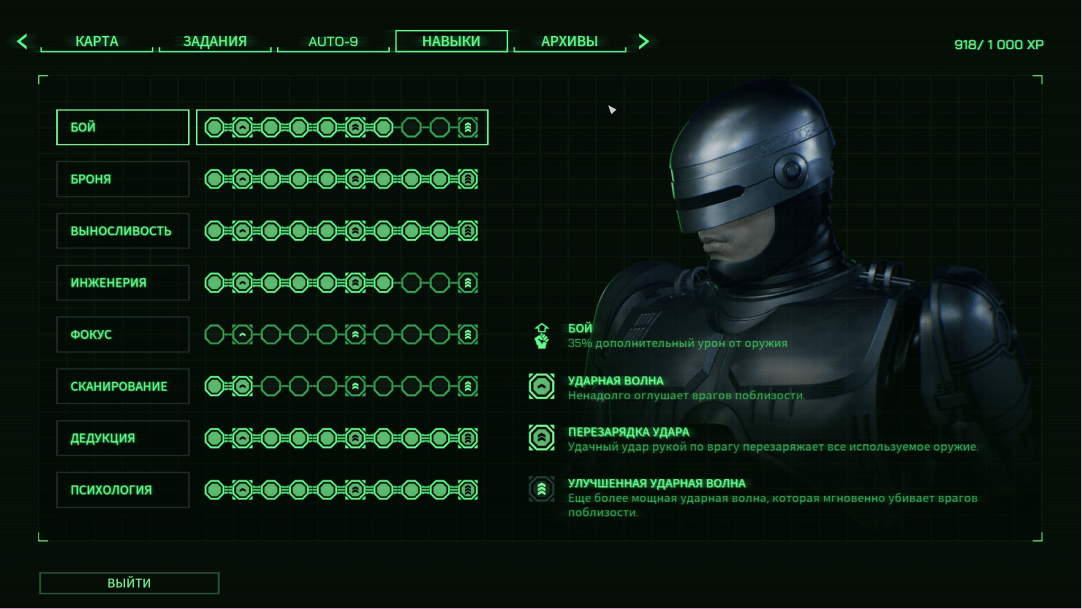Select the Дедукция skill row
The height and width of the screenshot is (609, 1082).
[123, 438]
